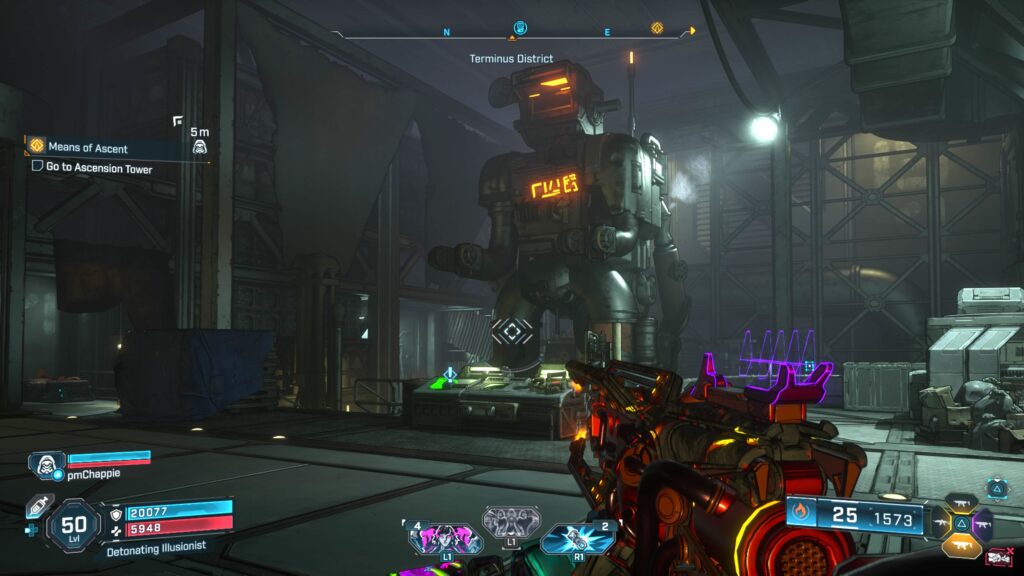The image size is (1024, 576).
Task: Click the fire element icon beside ammo
Action: [x=800, y=515]
